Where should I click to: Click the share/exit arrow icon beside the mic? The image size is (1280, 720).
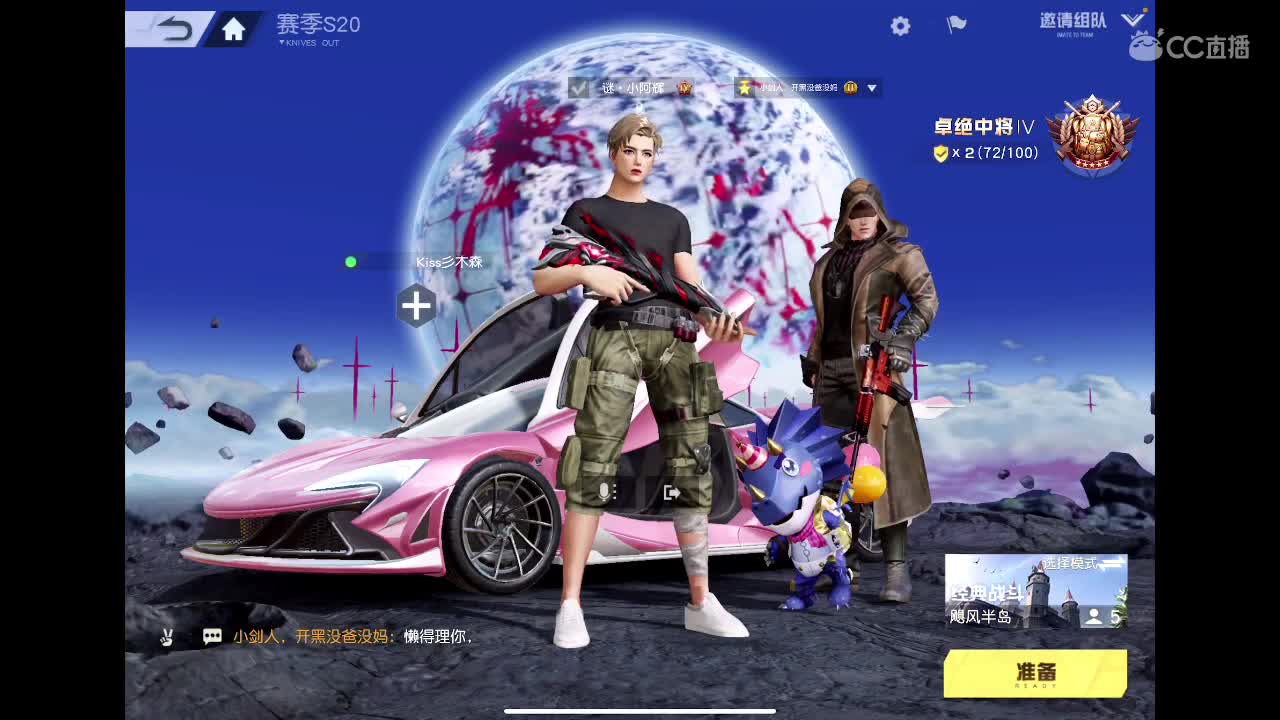point(674,490)
